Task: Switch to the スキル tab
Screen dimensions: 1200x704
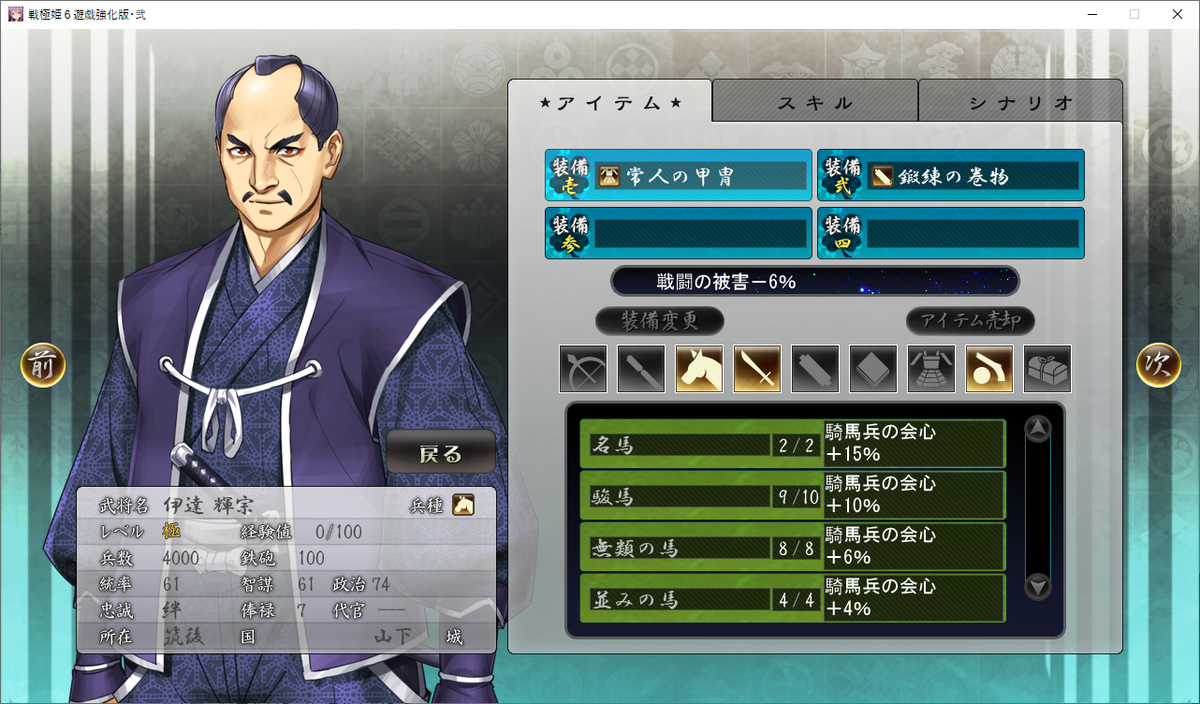Action: pos(815,102)
